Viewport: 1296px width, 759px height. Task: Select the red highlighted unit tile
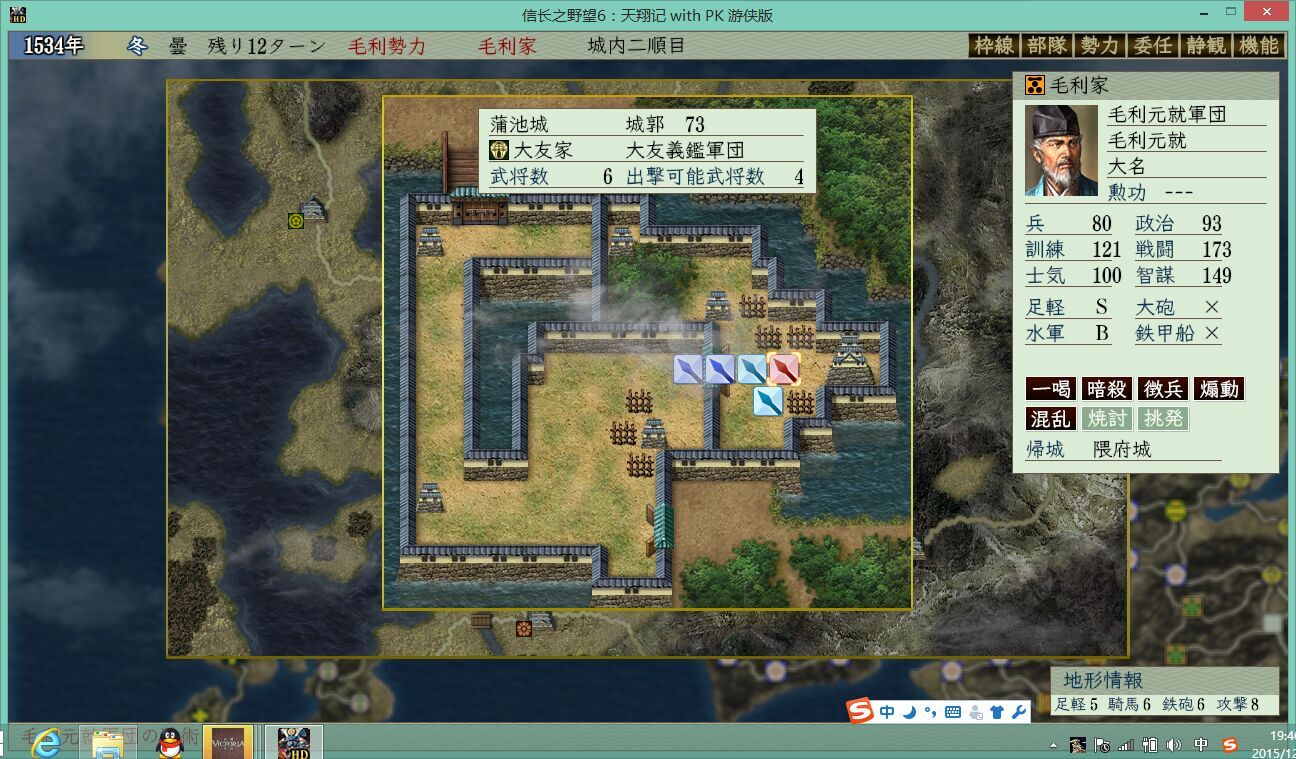click(x=784, y=369)
